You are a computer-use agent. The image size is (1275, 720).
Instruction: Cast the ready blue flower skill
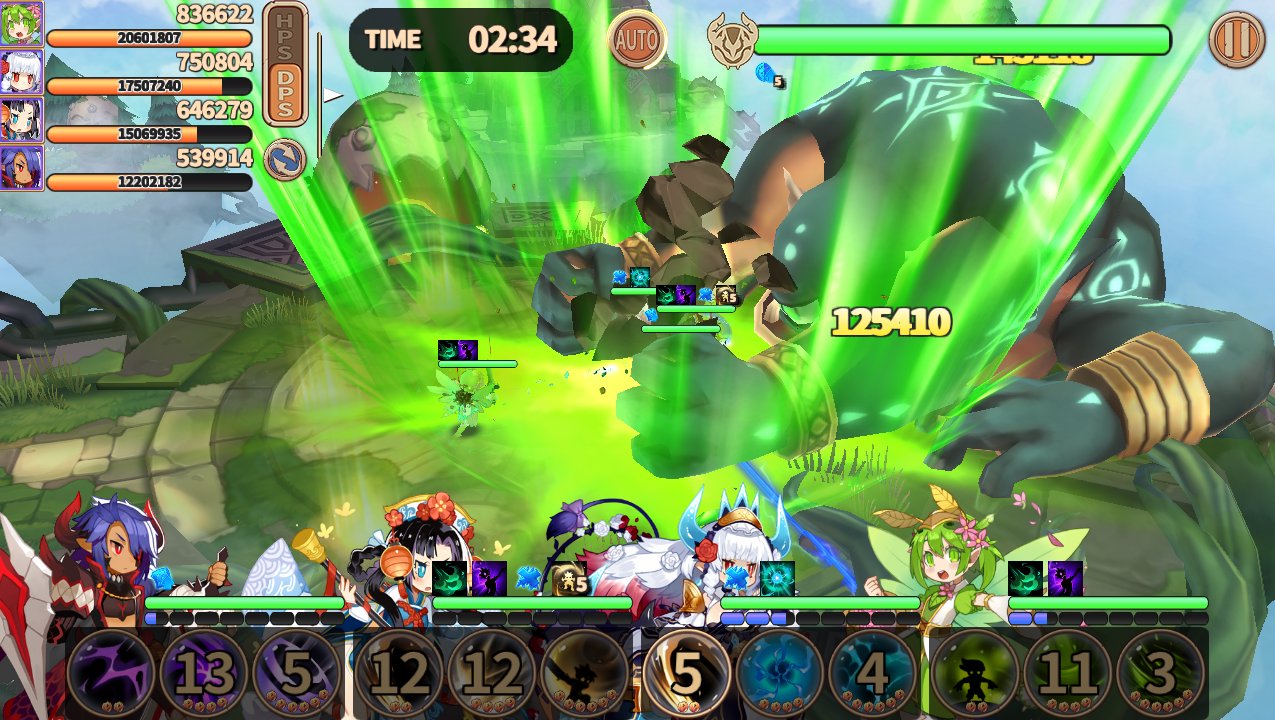pyautogui.click(x=781, y=674)
